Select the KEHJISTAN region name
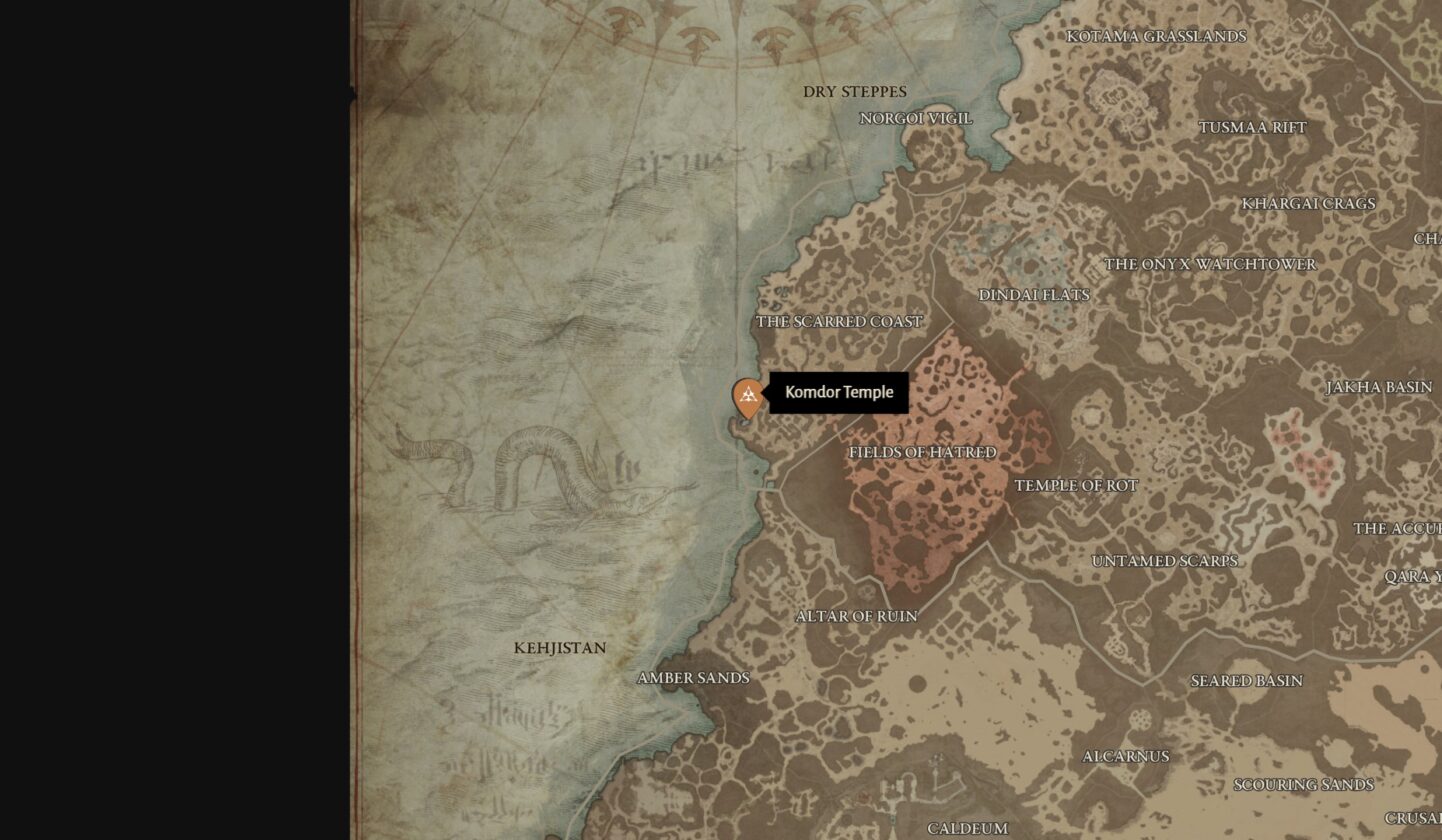Screen dimensions: 1442x840 tap(560, 648)
